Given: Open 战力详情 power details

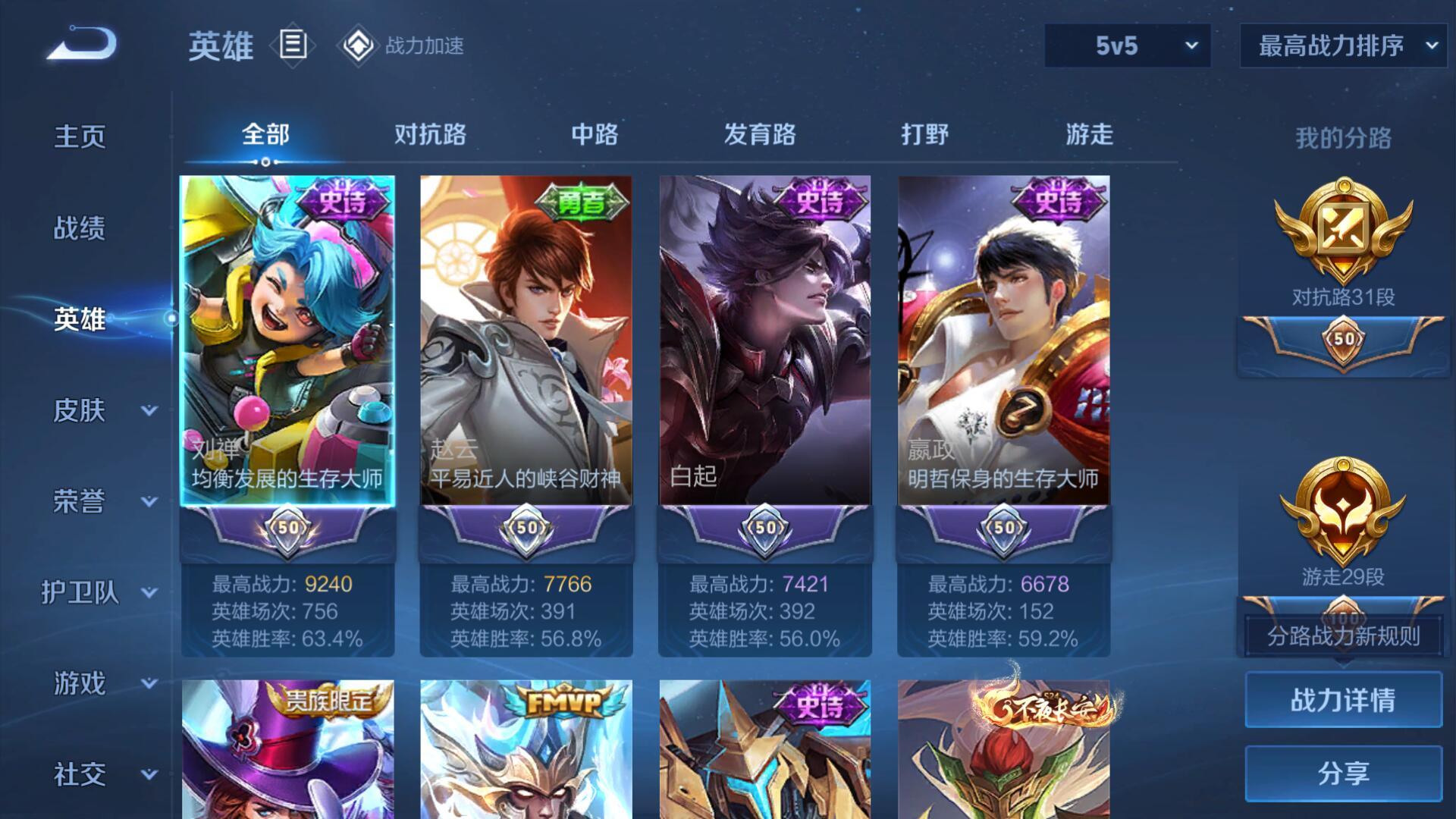Looking at the screenshot, I should [x=1343, y=700].
